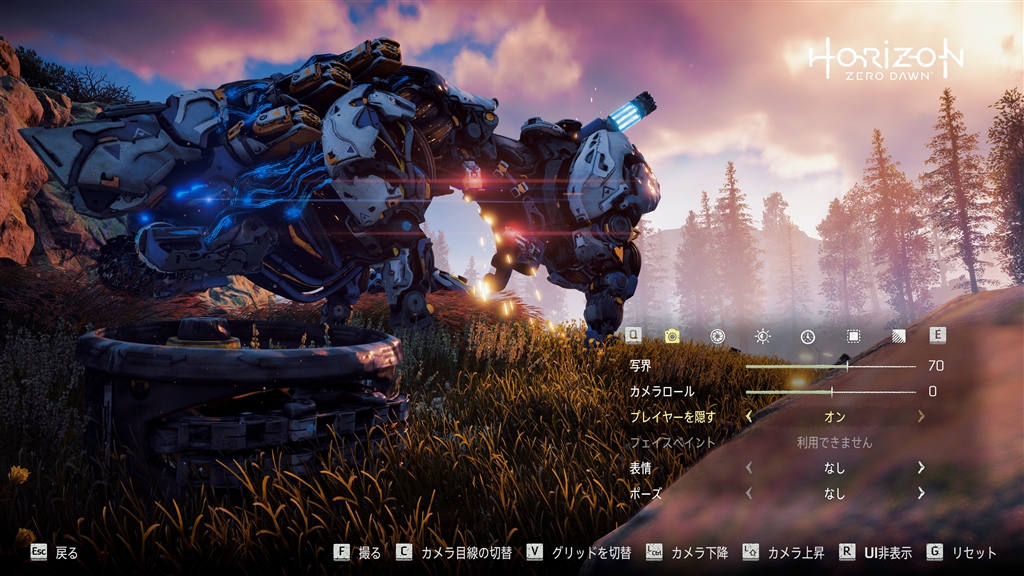
Task: Choose next 表情 expression with right arrow
Action: click(920, 467)
